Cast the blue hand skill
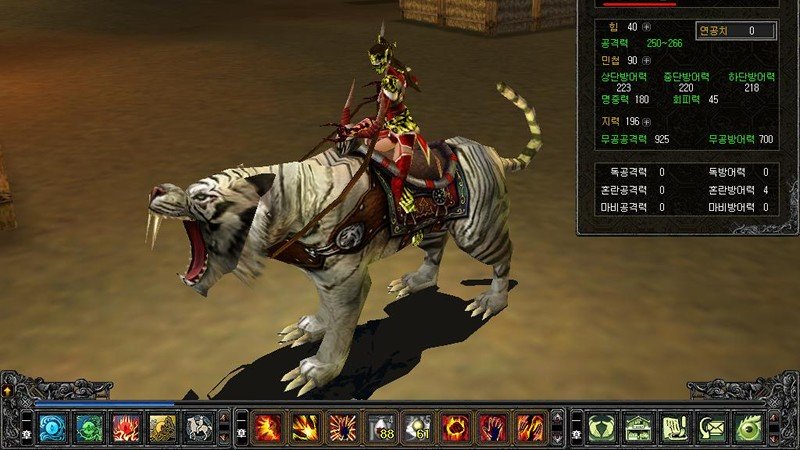The width and height of the screenshot is (800, 450). [492, 428]
